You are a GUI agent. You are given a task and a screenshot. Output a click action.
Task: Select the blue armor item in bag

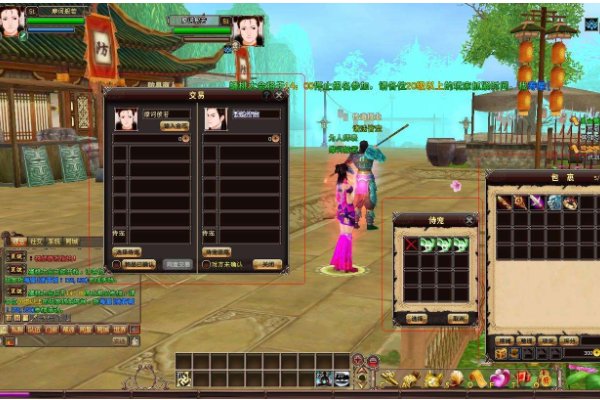point(553,202)
